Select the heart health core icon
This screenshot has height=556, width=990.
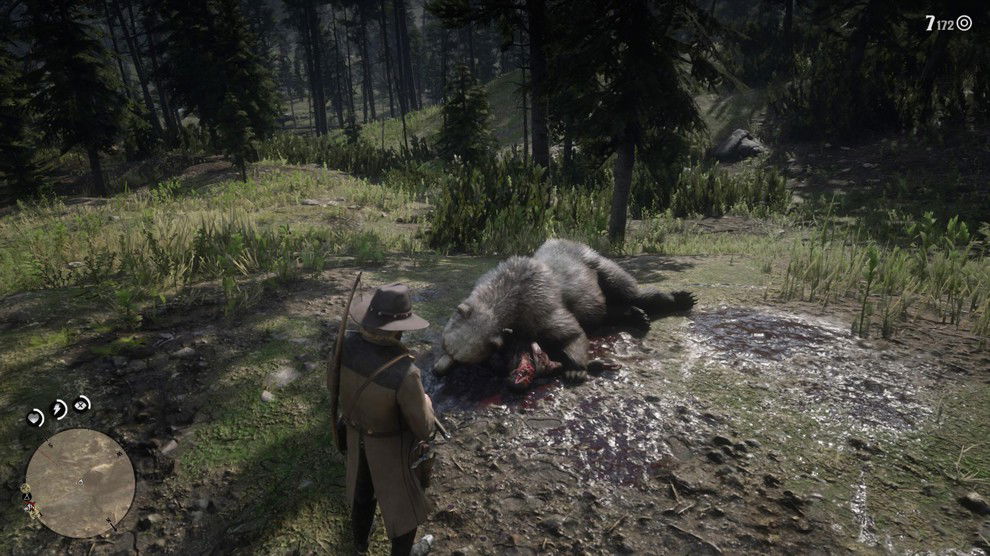pos(36,416)
